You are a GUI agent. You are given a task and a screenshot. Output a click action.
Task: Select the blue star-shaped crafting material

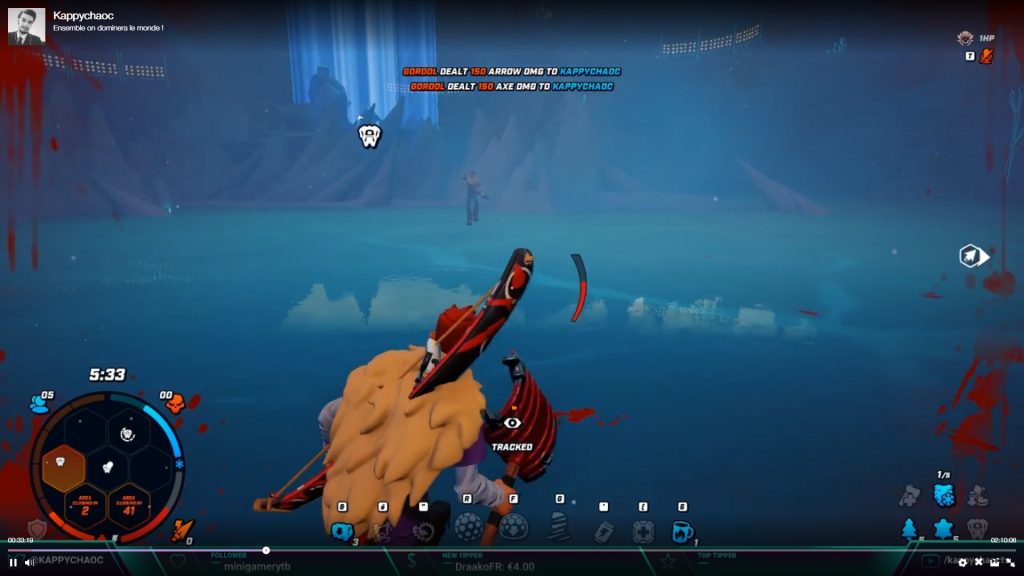pos(943,527)
